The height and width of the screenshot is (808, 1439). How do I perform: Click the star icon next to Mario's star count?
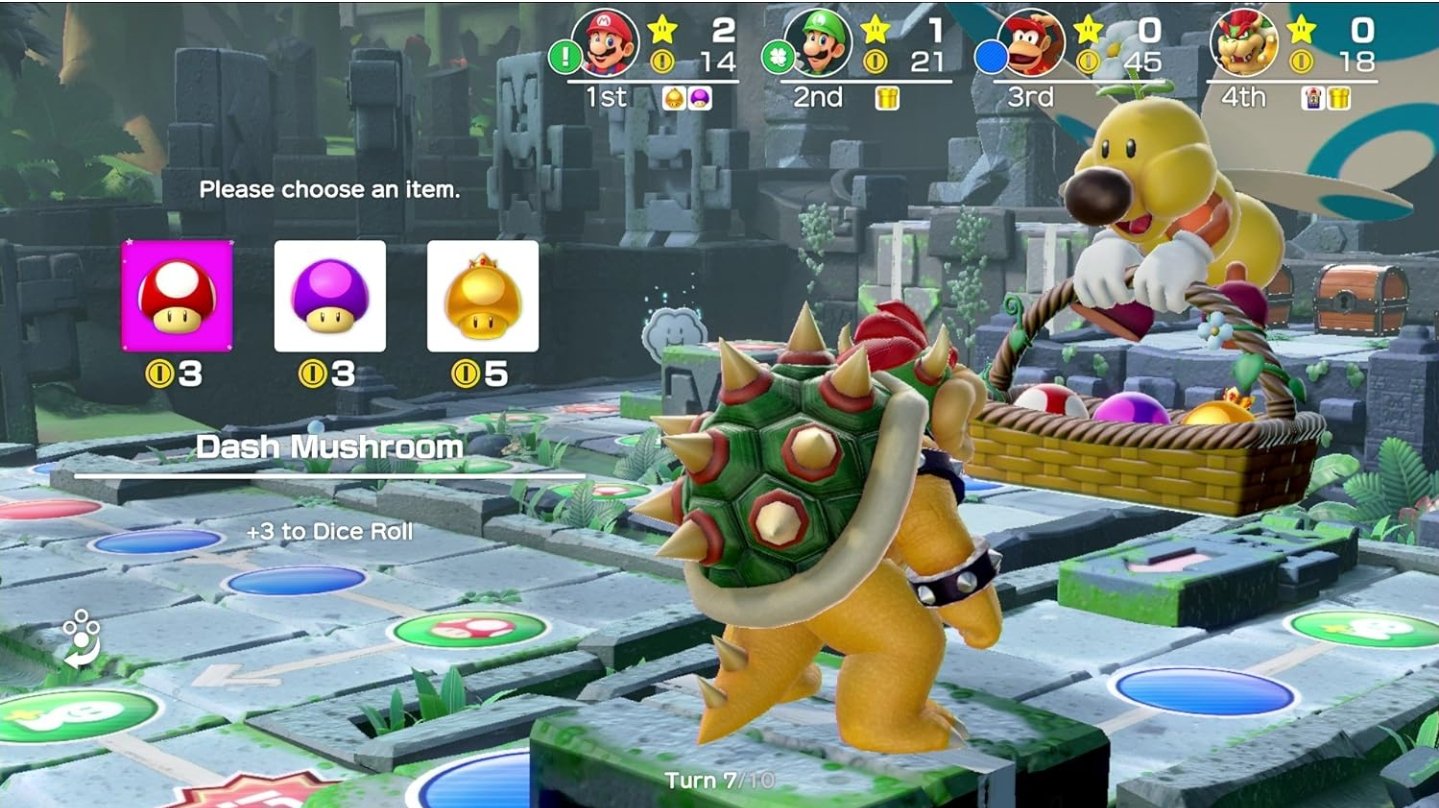point(662,28)
